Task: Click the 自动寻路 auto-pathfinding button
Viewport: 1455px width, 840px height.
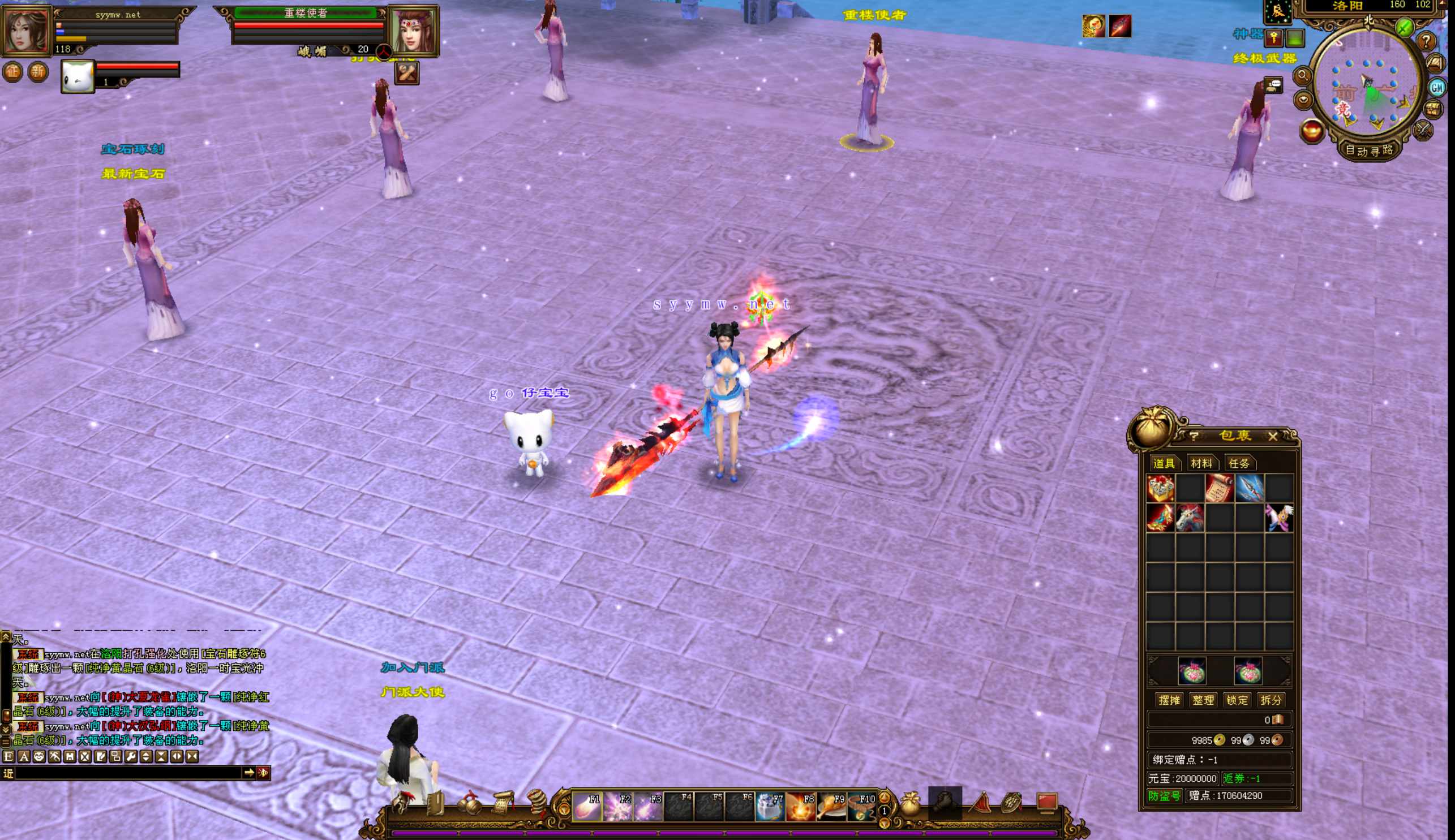Action: 1369,150
